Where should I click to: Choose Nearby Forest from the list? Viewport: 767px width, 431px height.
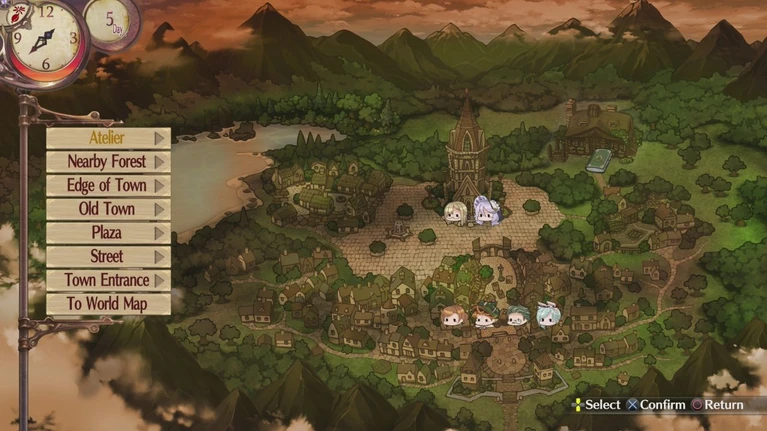coord(107,162)
